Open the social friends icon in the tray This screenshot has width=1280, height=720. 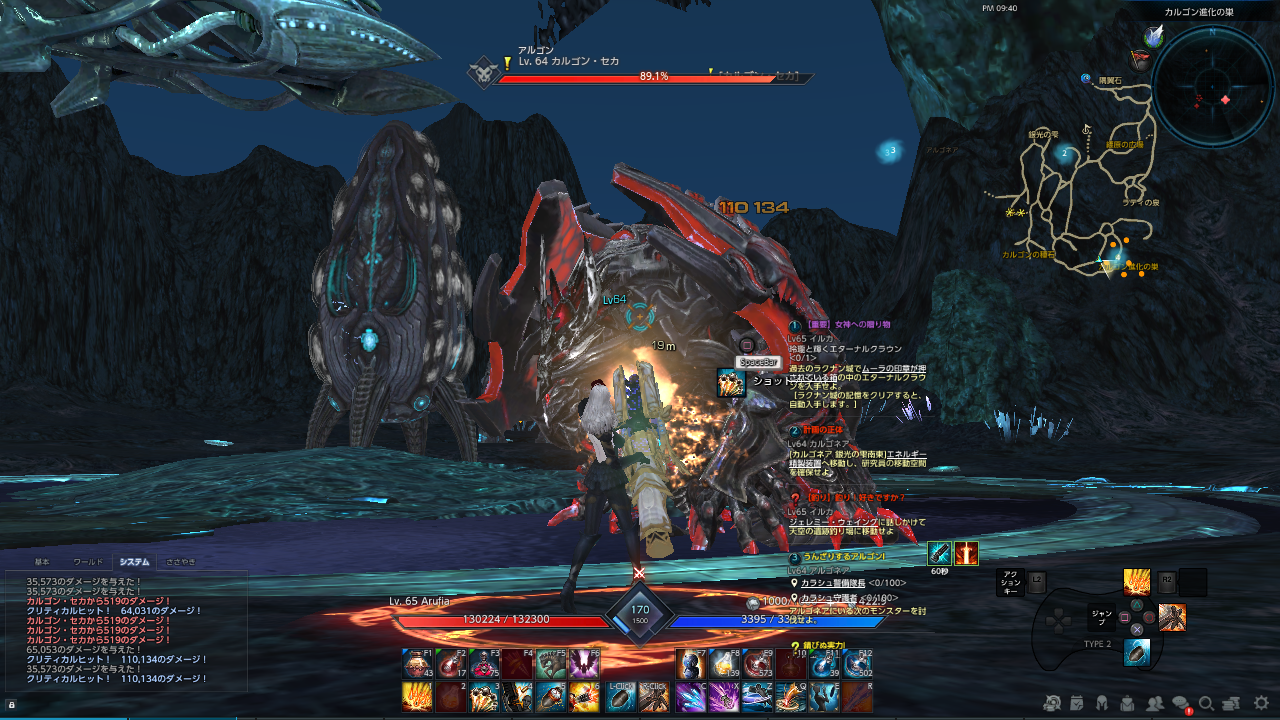(1155, 703)
